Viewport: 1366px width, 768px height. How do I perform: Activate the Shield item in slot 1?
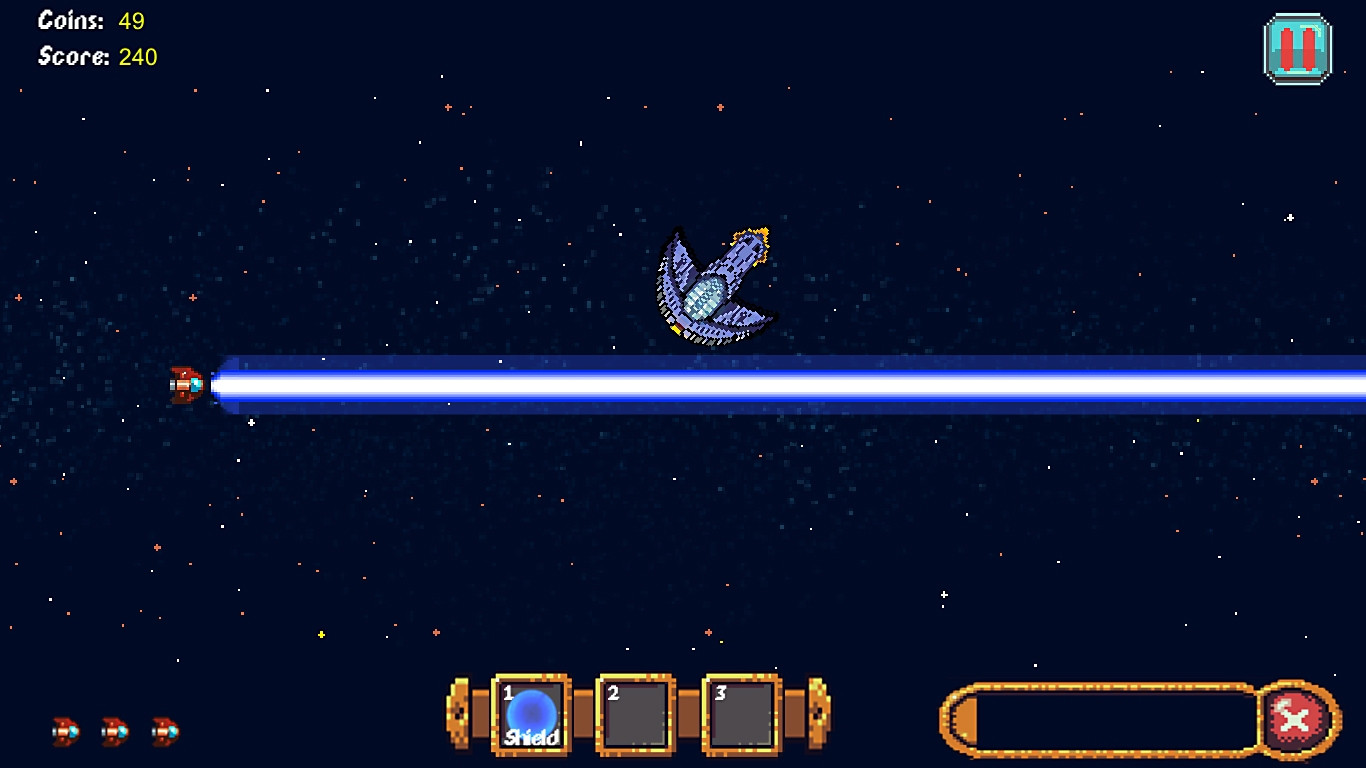tap(530, 712)
